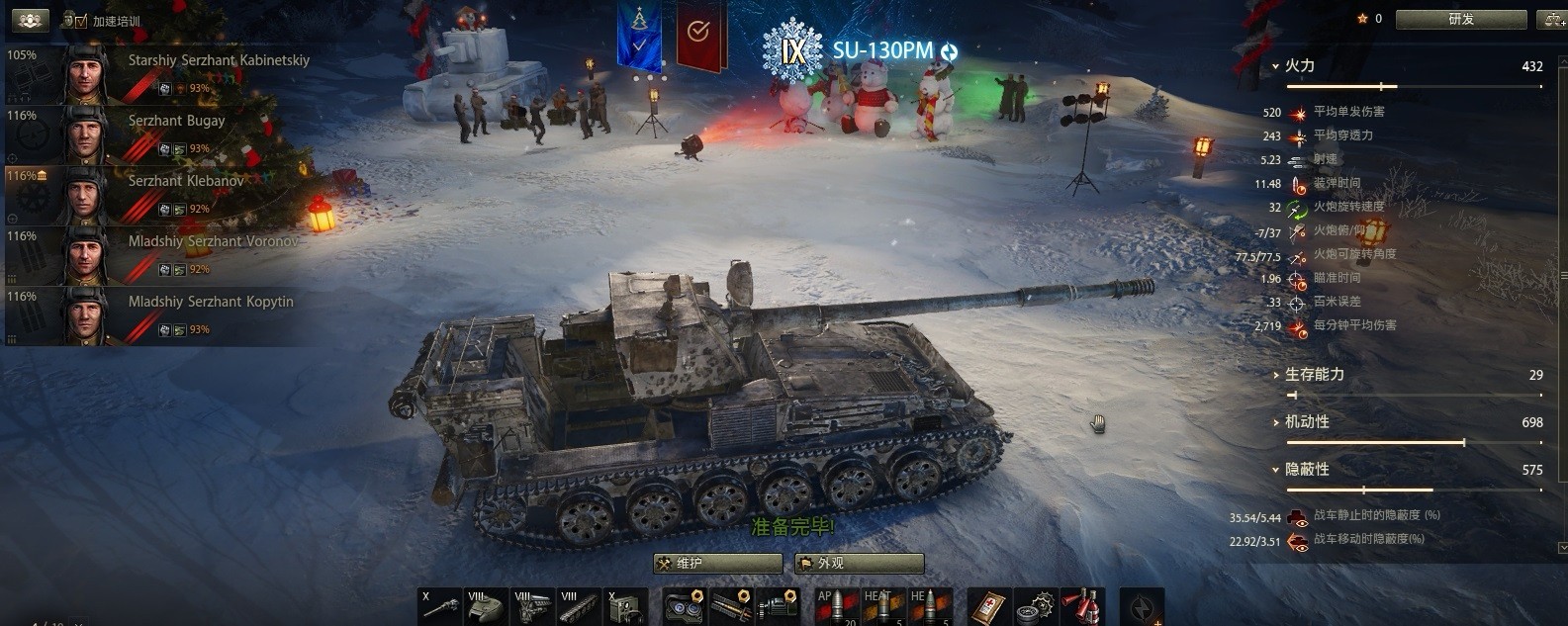Choose the first aid kit consumable

[x=988, y=605]
